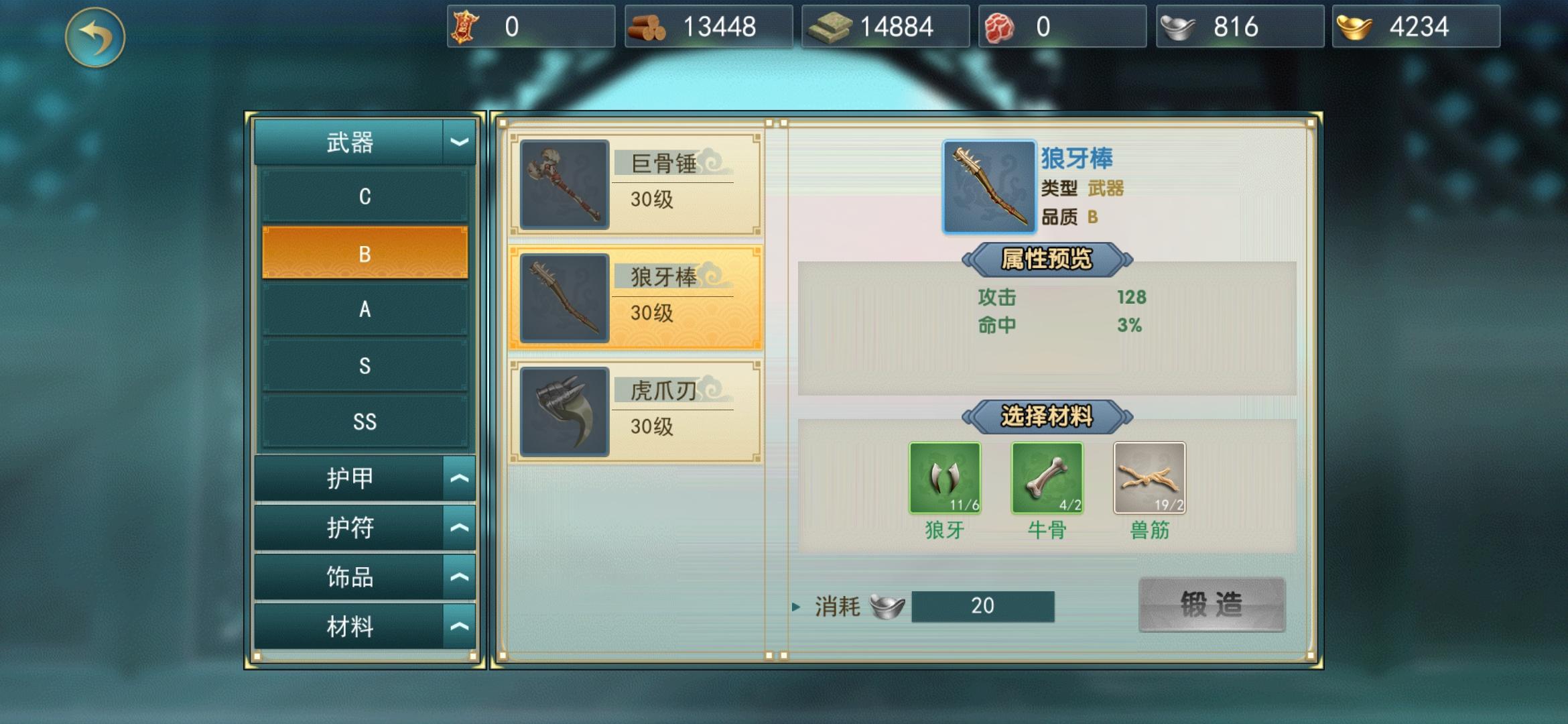1568x724 pixels.
Task: Click the meat resource icon showing 0
Action: 1000,25
